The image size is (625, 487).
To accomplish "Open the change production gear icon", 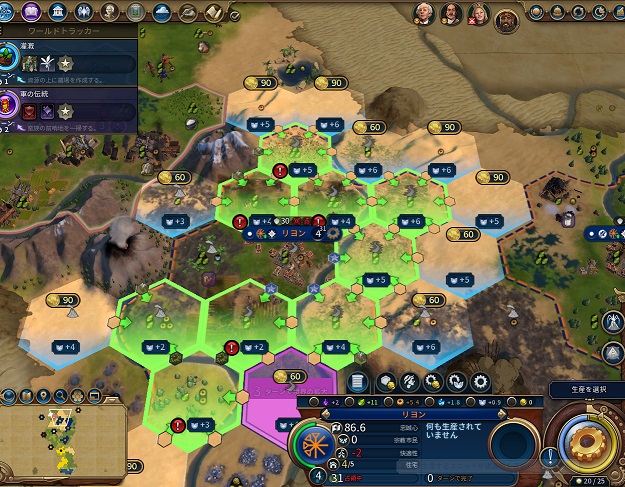I will tap(481, 383).
